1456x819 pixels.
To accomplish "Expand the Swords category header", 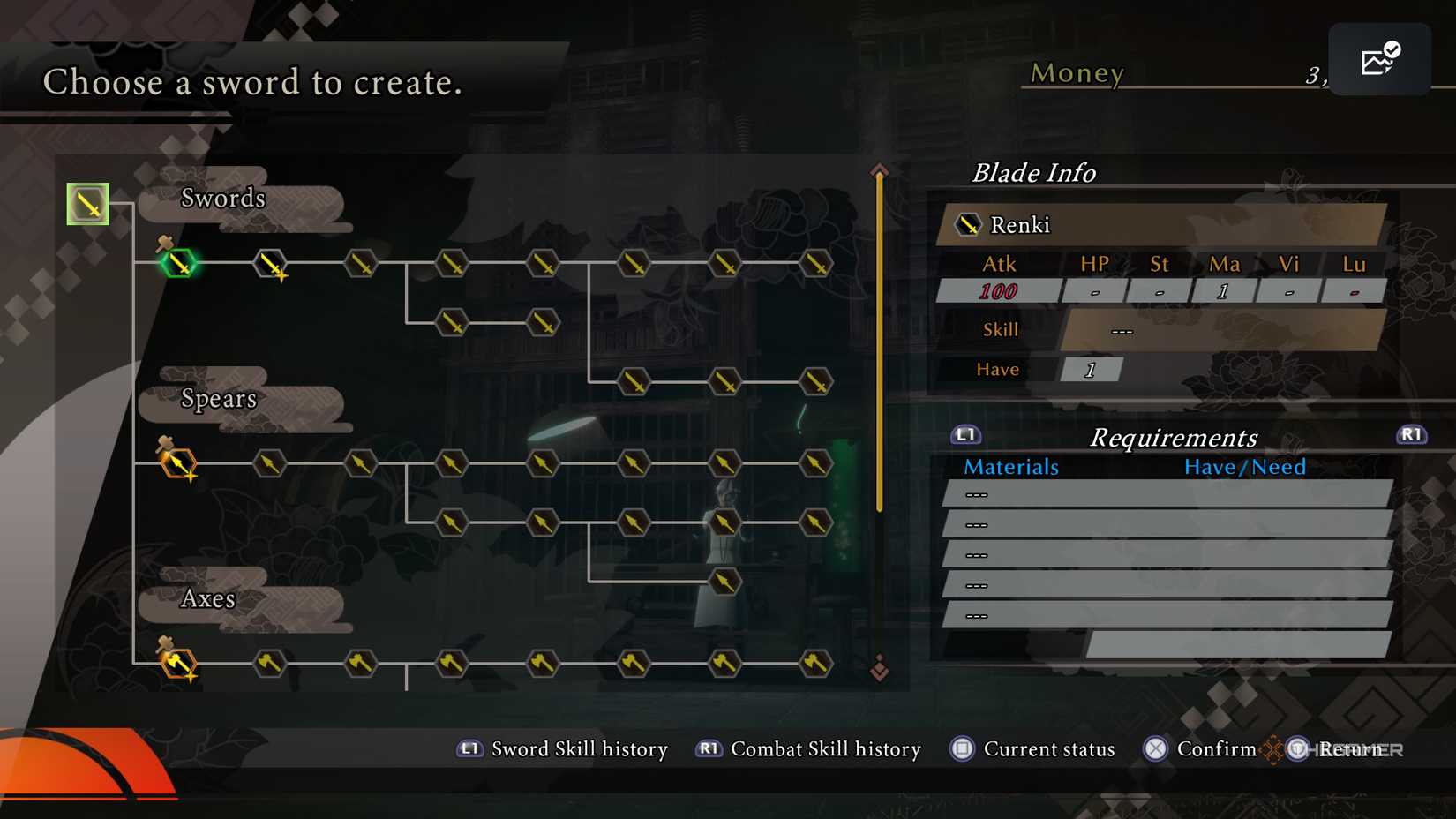I will pos(223,199).
